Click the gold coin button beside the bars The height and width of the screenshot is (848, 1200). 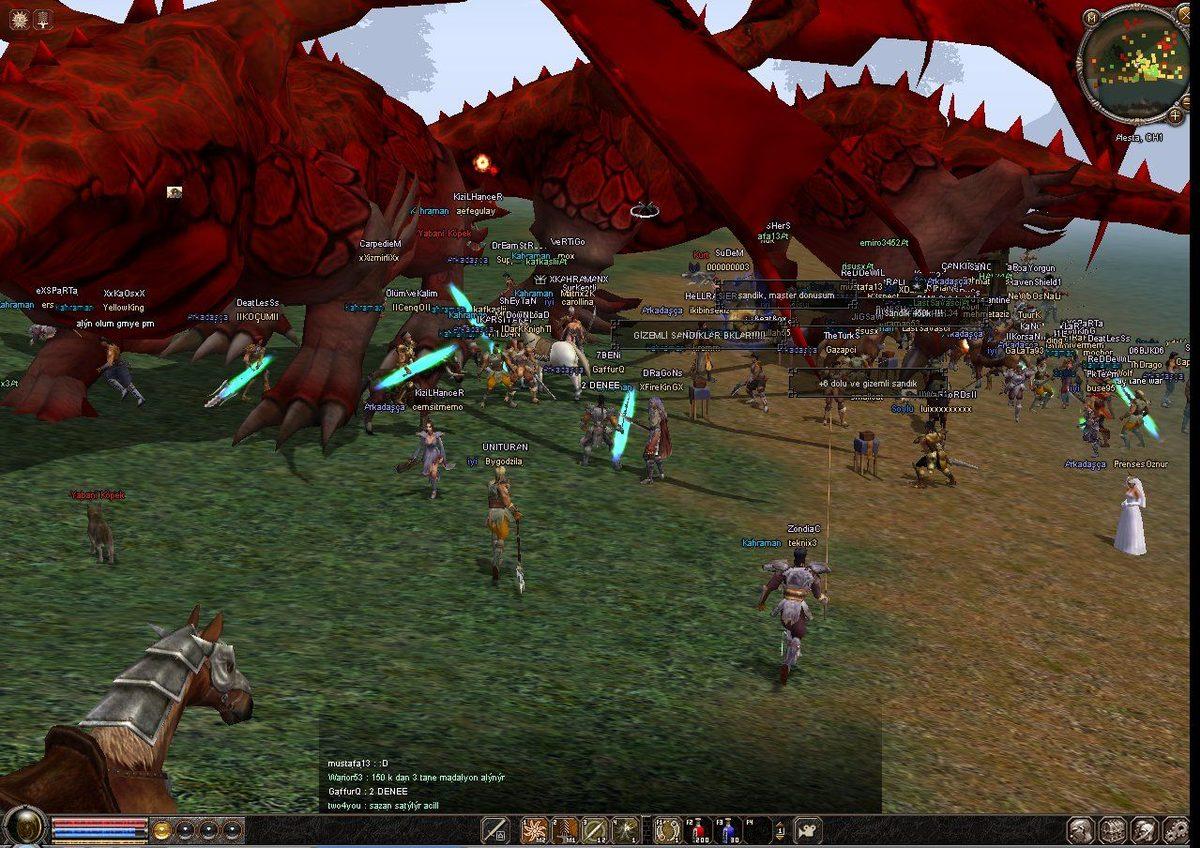[161, 830]
